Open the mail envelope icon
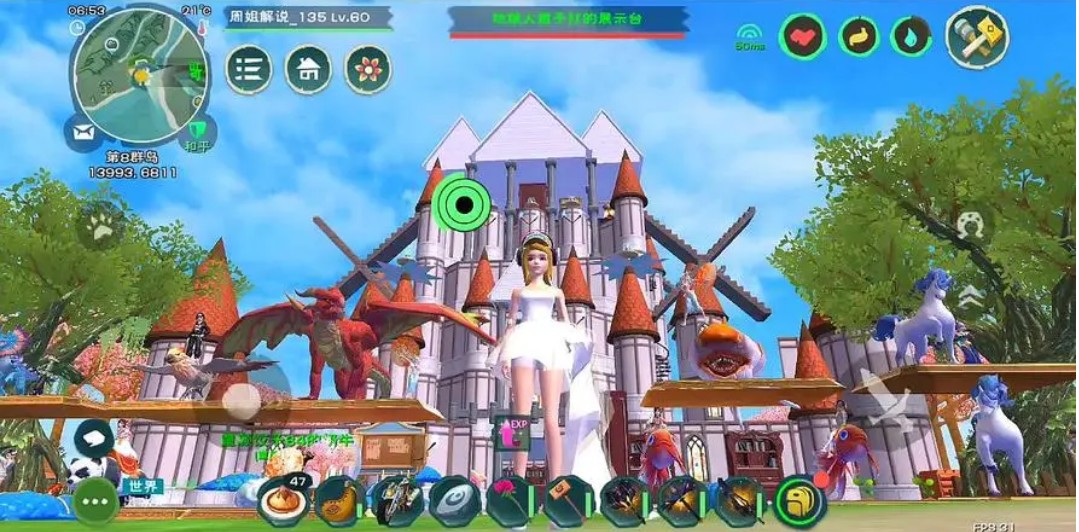This screenshot has width=1079, height=532. tap(82, 132)
